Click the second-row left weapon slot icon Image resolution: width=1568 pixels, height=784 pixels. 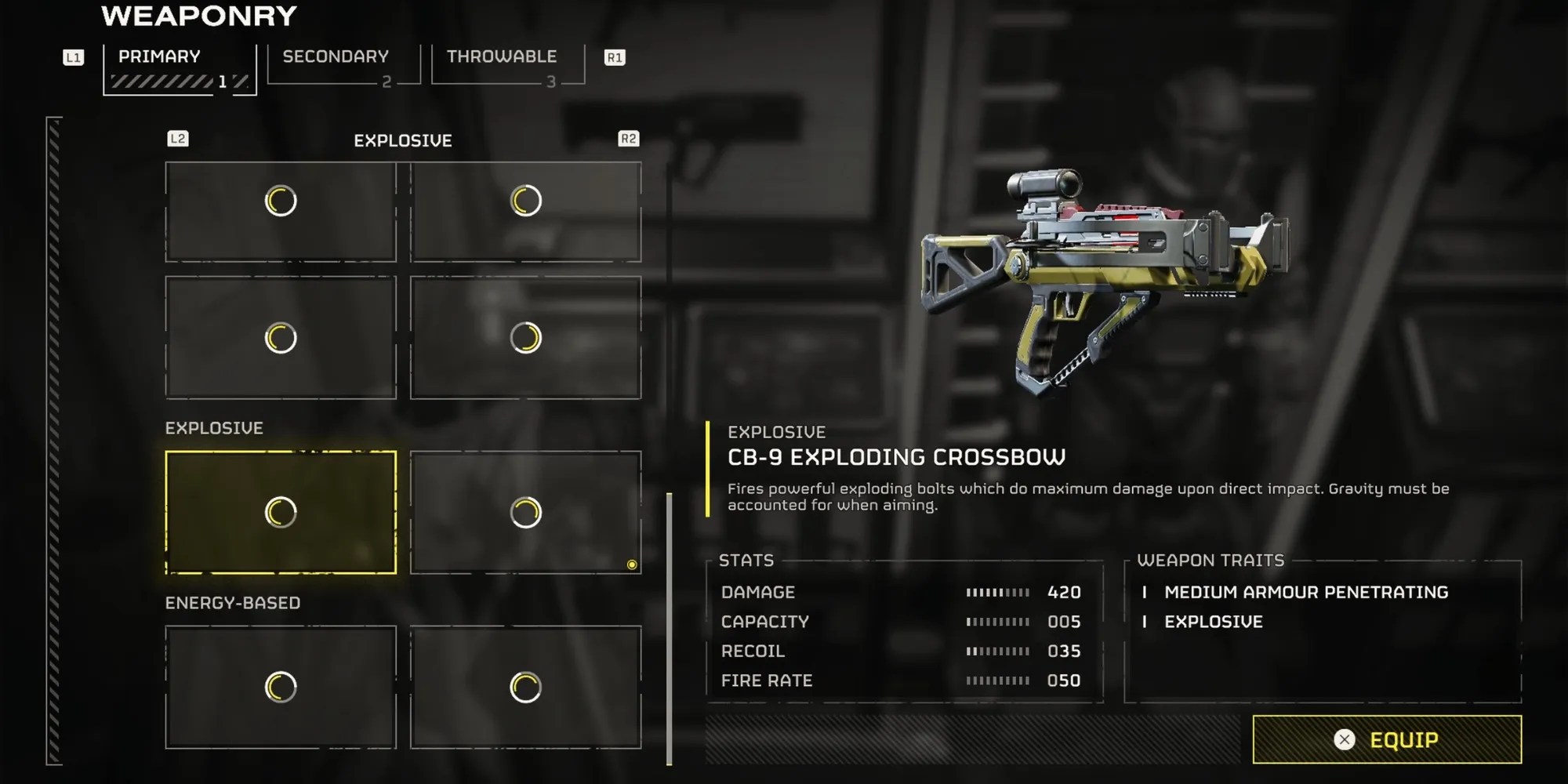tap(280, 337)
